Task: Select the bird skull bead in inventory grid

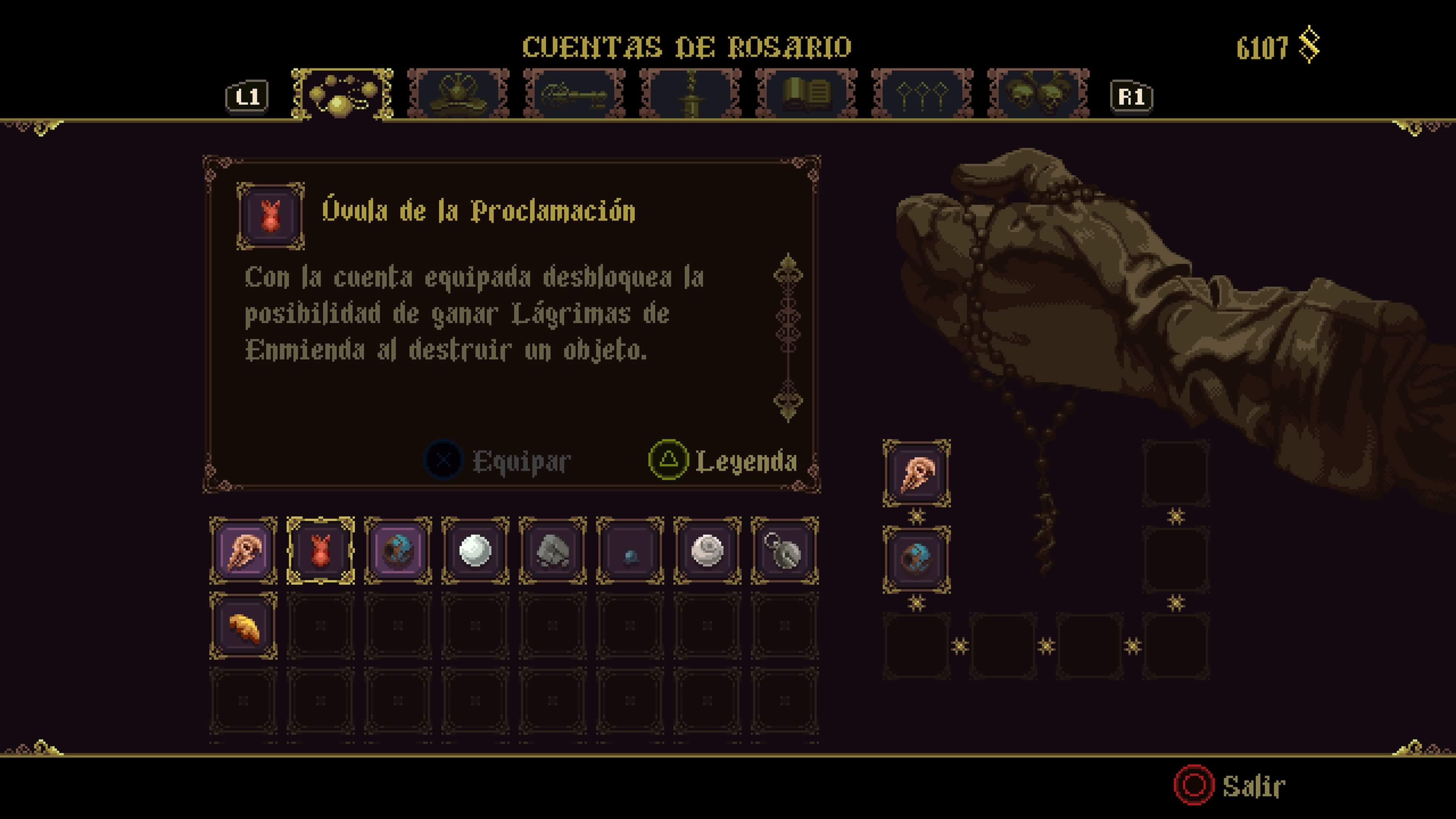Action: pos(243,551)
